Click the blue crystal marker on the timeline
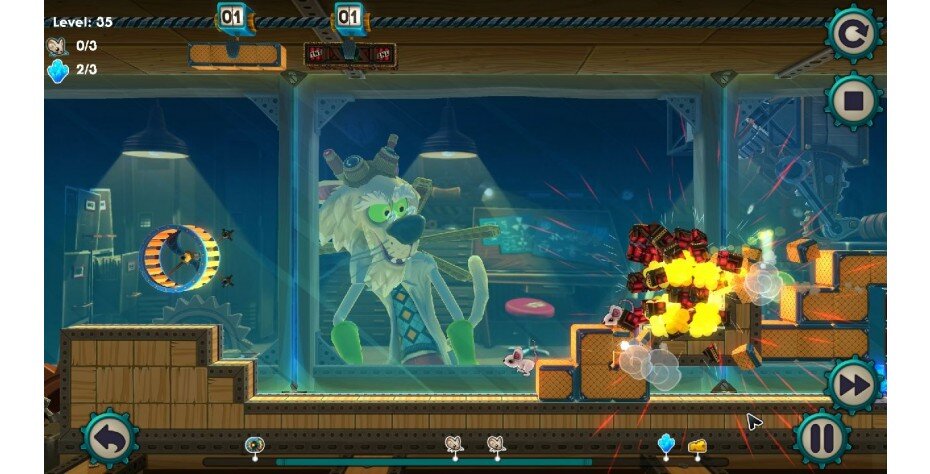The image size is (930, 474). click(x=666, y=442)
